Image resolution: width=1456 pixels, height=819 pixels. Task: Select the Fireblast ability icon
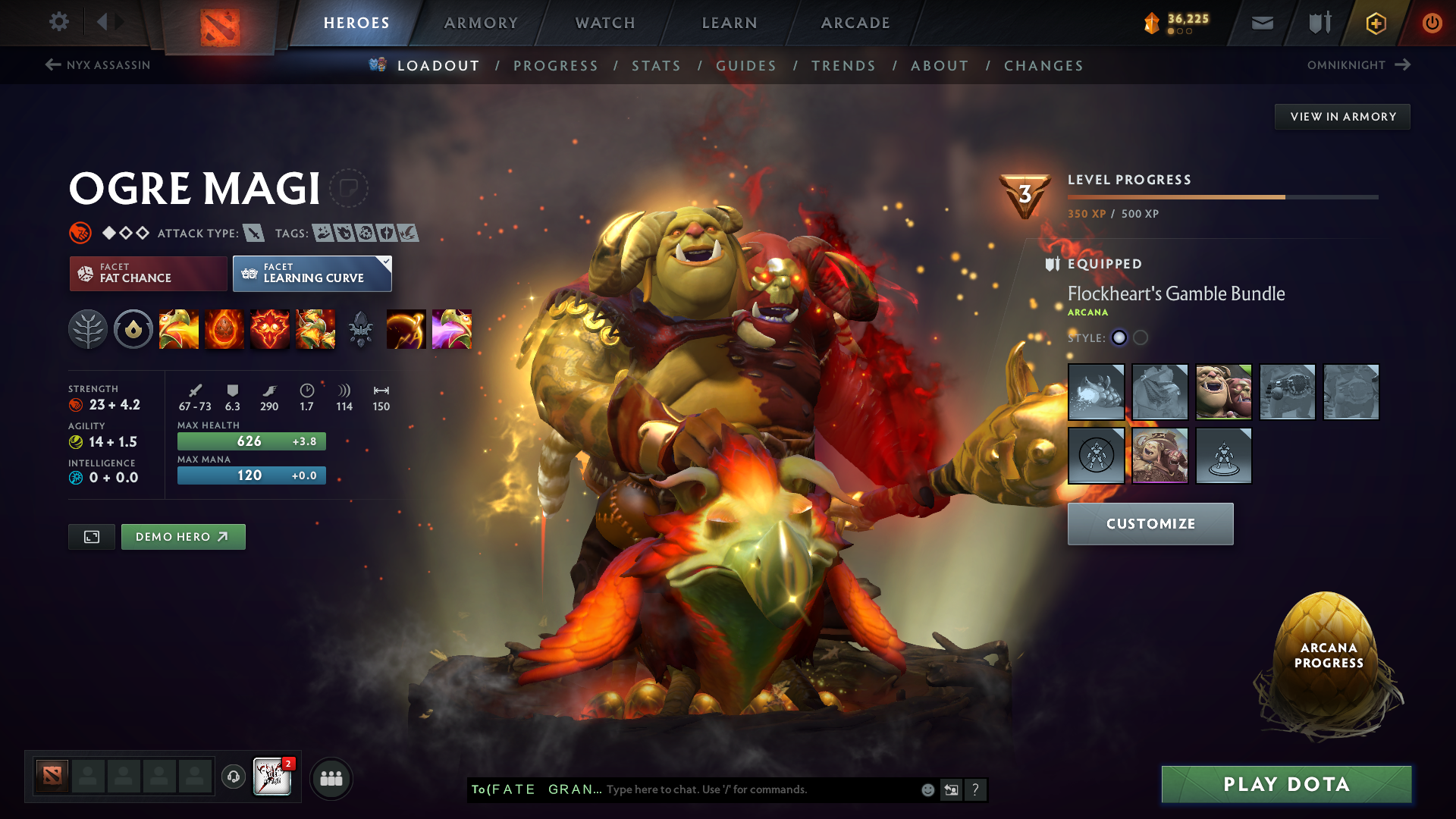[x=179, y=329]
